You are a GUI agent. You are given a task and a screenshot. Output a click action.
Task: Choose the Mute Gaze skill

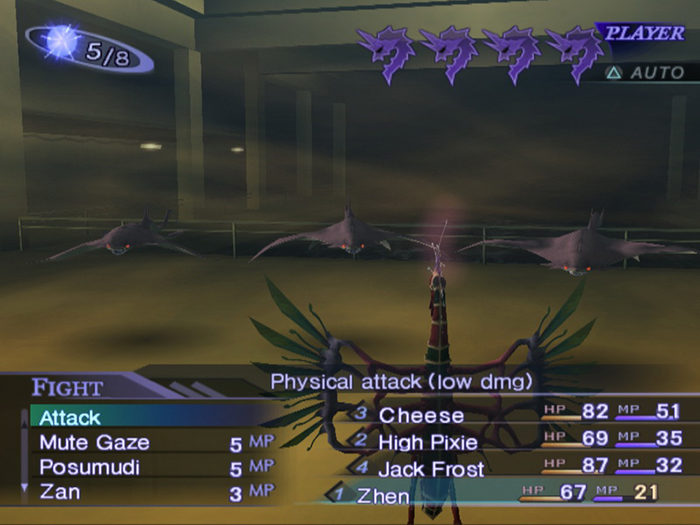coord(94,442)
